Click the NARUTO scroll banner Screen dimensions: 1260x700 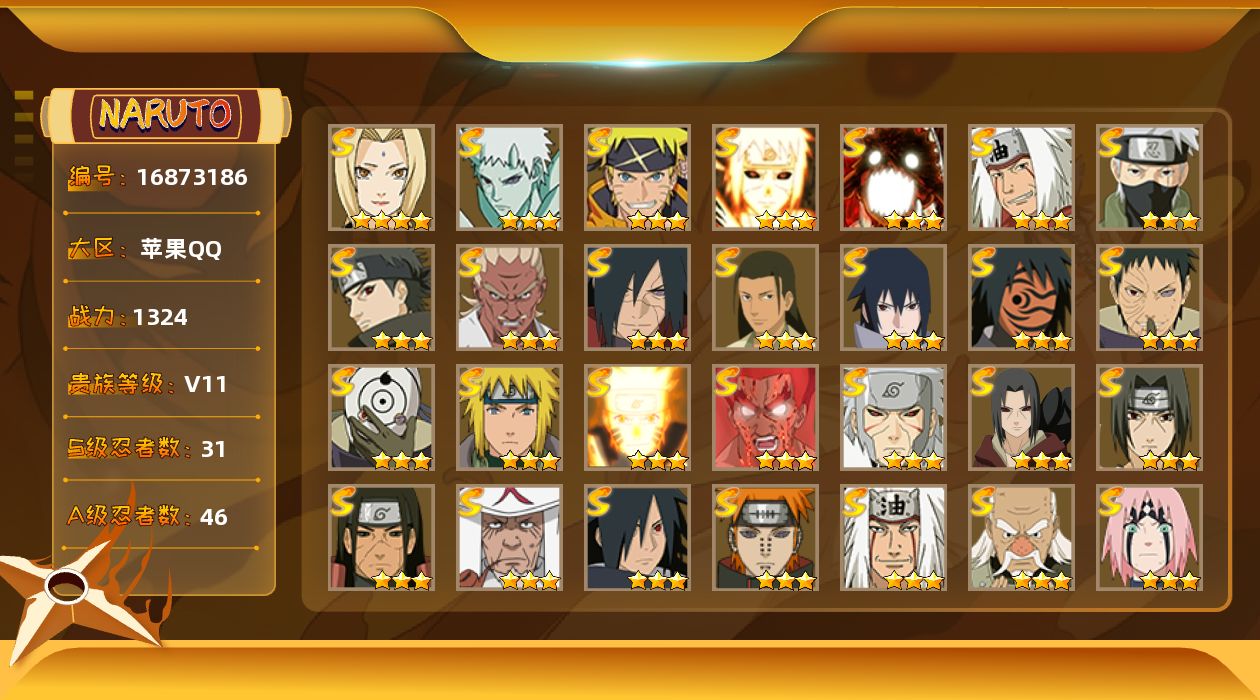tap(166, 115)
